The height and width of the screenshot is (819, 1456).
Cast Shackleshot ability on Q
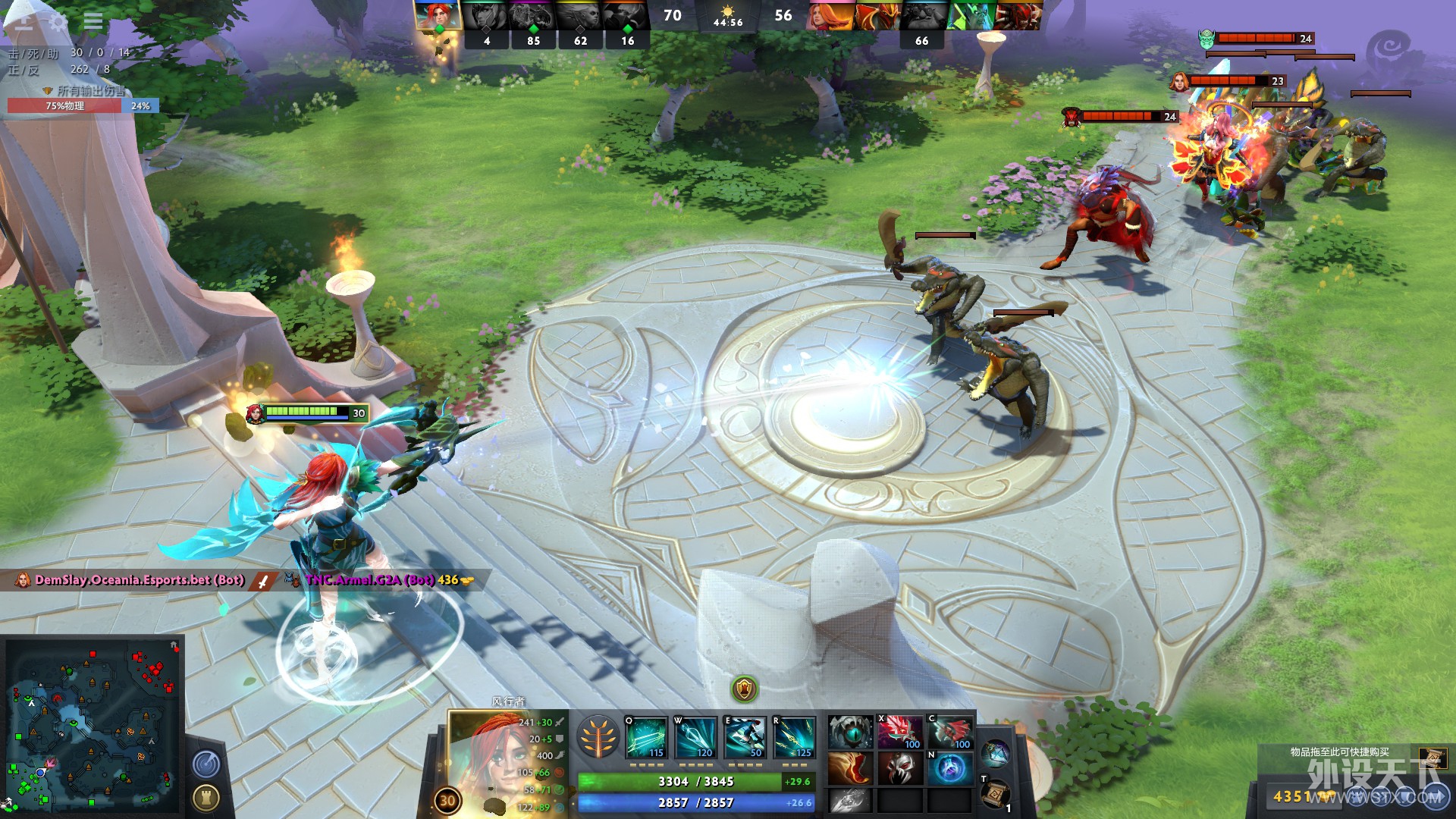click(646, 737)
